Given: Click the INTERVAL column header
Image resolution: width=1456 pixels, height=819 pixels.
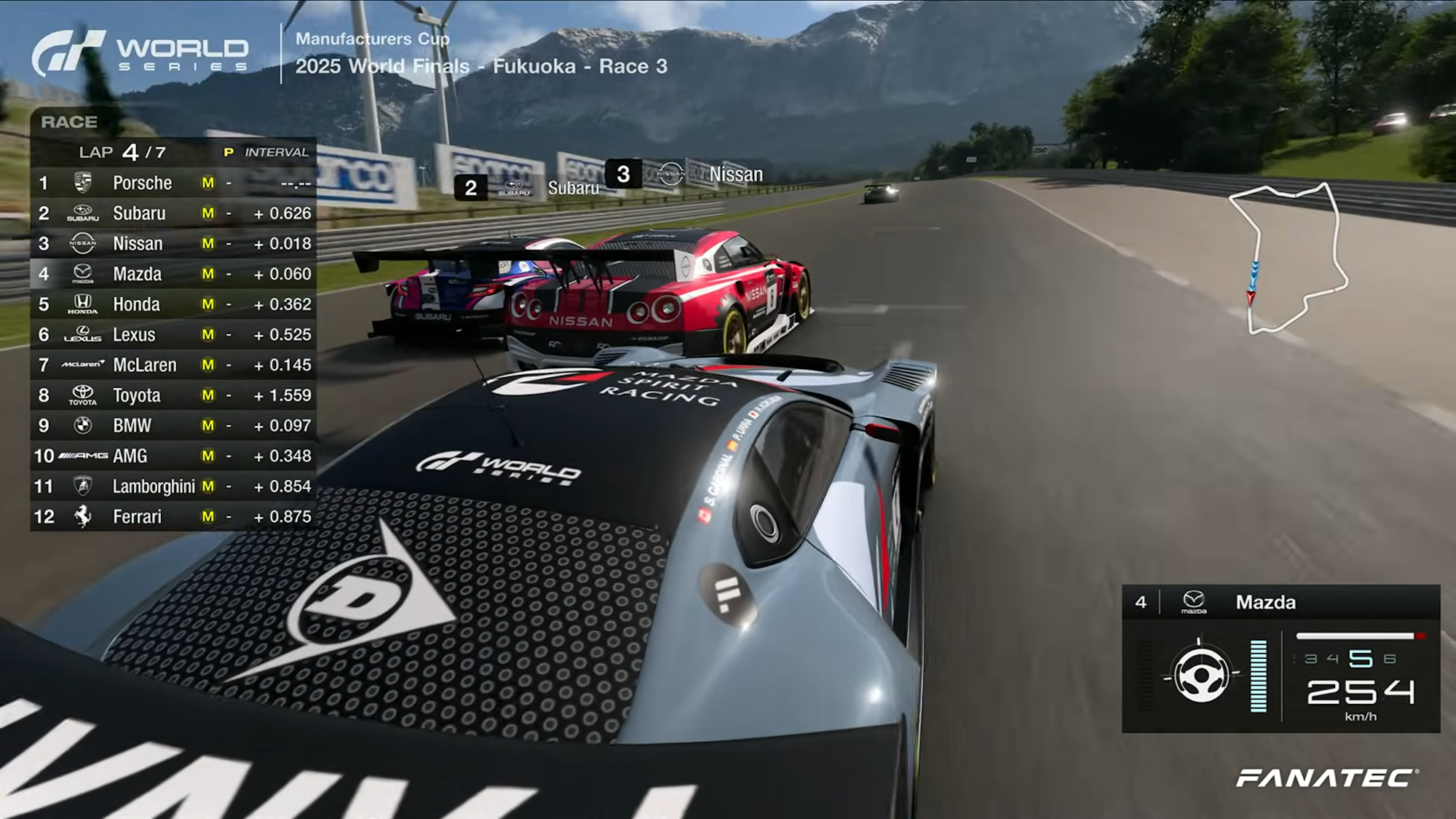Looking at the screenshot, I should [276, 152].
